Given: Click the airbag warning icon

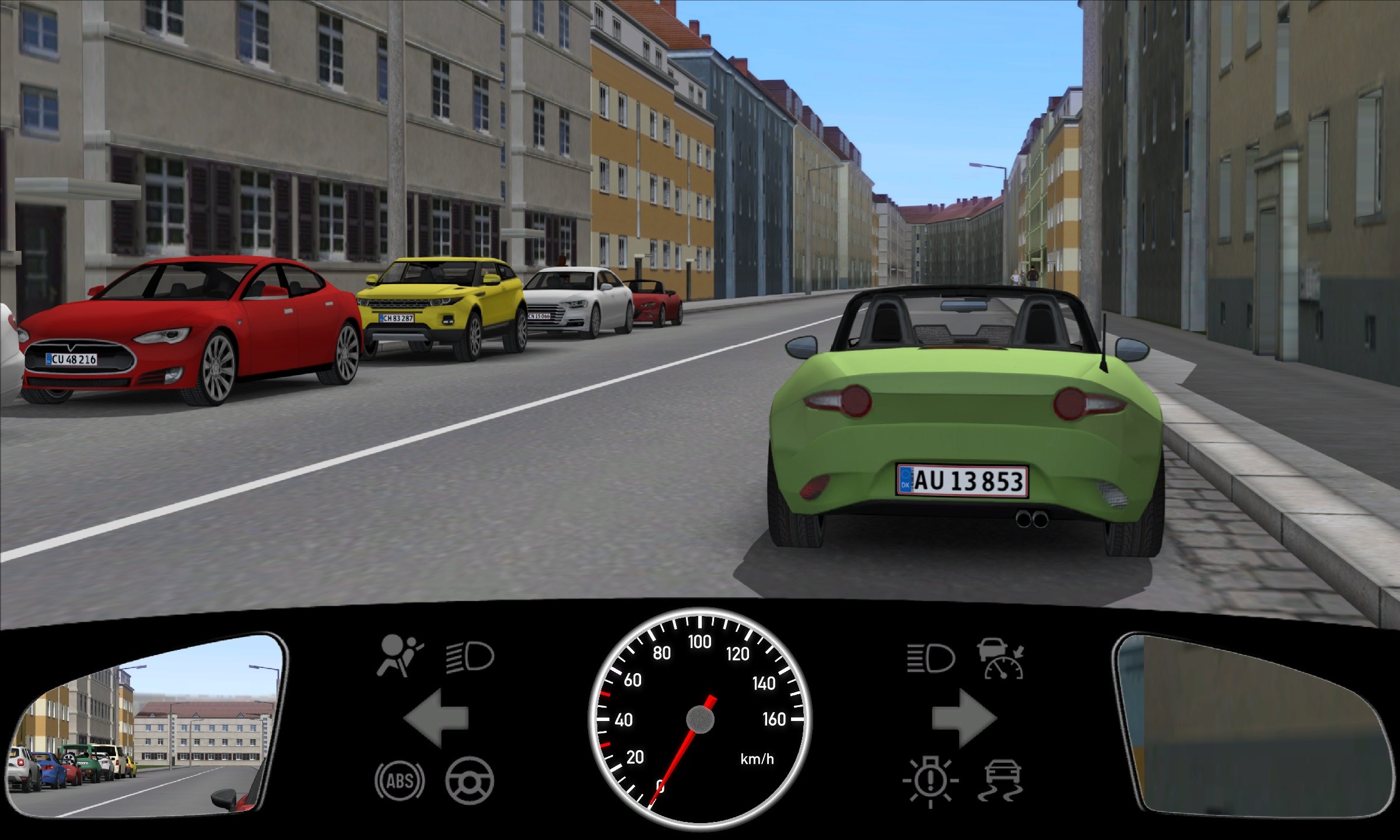Looking at the screenshot, I should [x=400, y=656].
